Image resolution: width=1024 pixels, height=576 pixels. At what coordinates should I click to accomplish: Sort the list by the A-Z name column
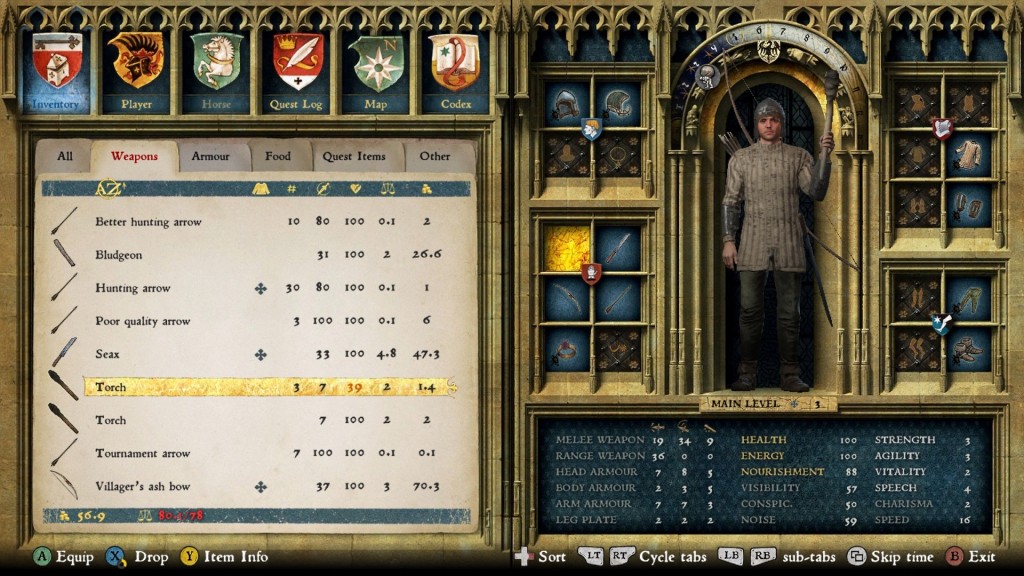[x=108, y=188]
